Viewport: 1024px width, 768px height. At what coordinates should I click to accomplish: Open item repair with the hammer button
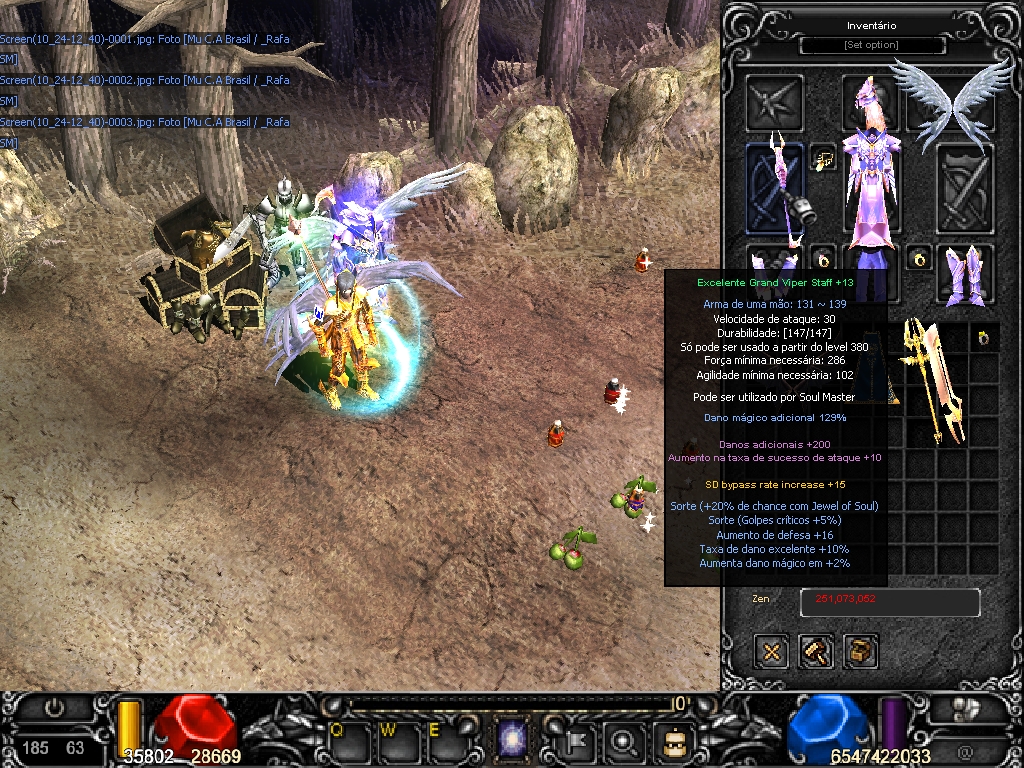[x=816, y=652]
